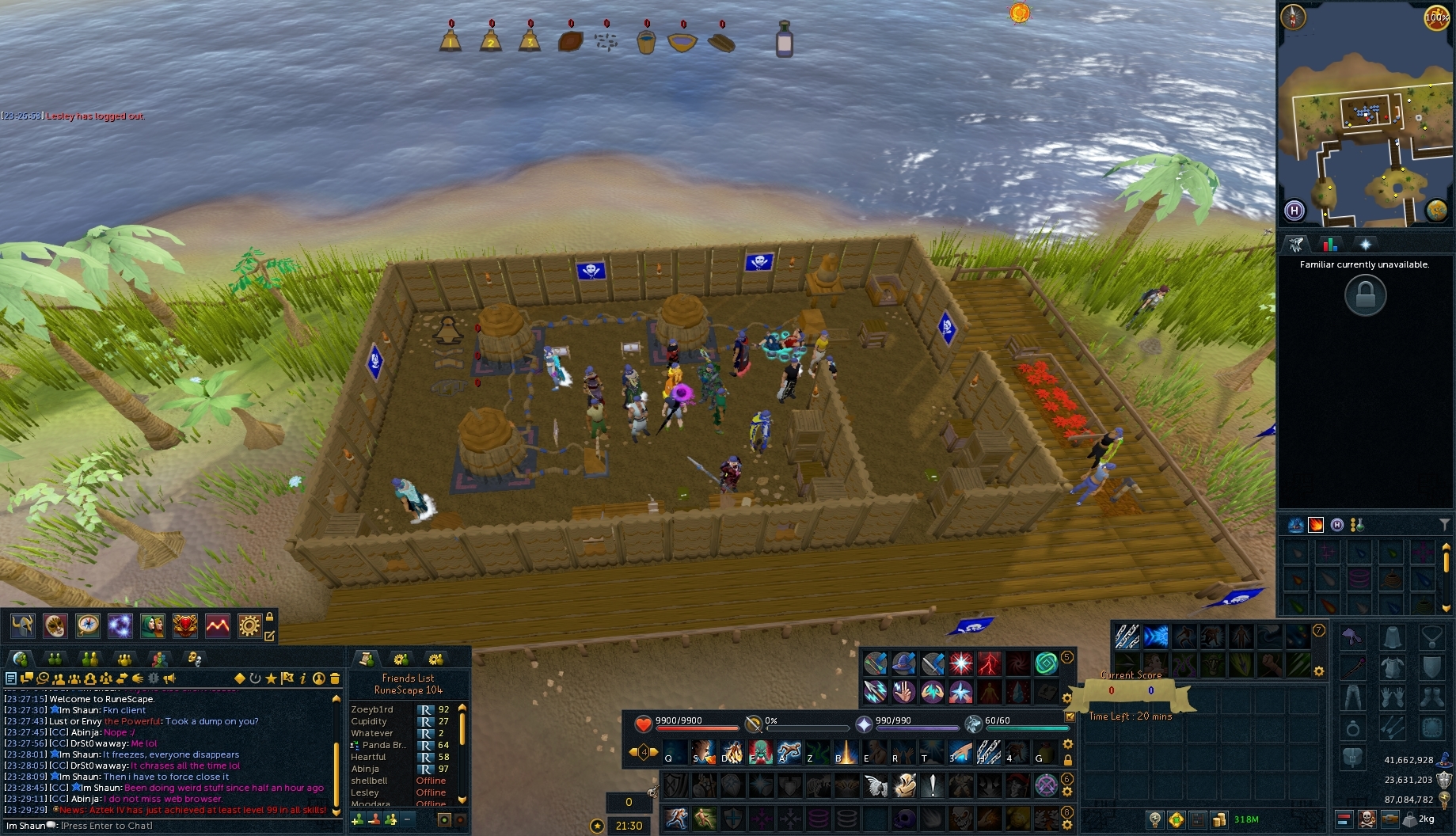
Task: Cycle action bars with the right arrow
Action: (x=653, y=753)
